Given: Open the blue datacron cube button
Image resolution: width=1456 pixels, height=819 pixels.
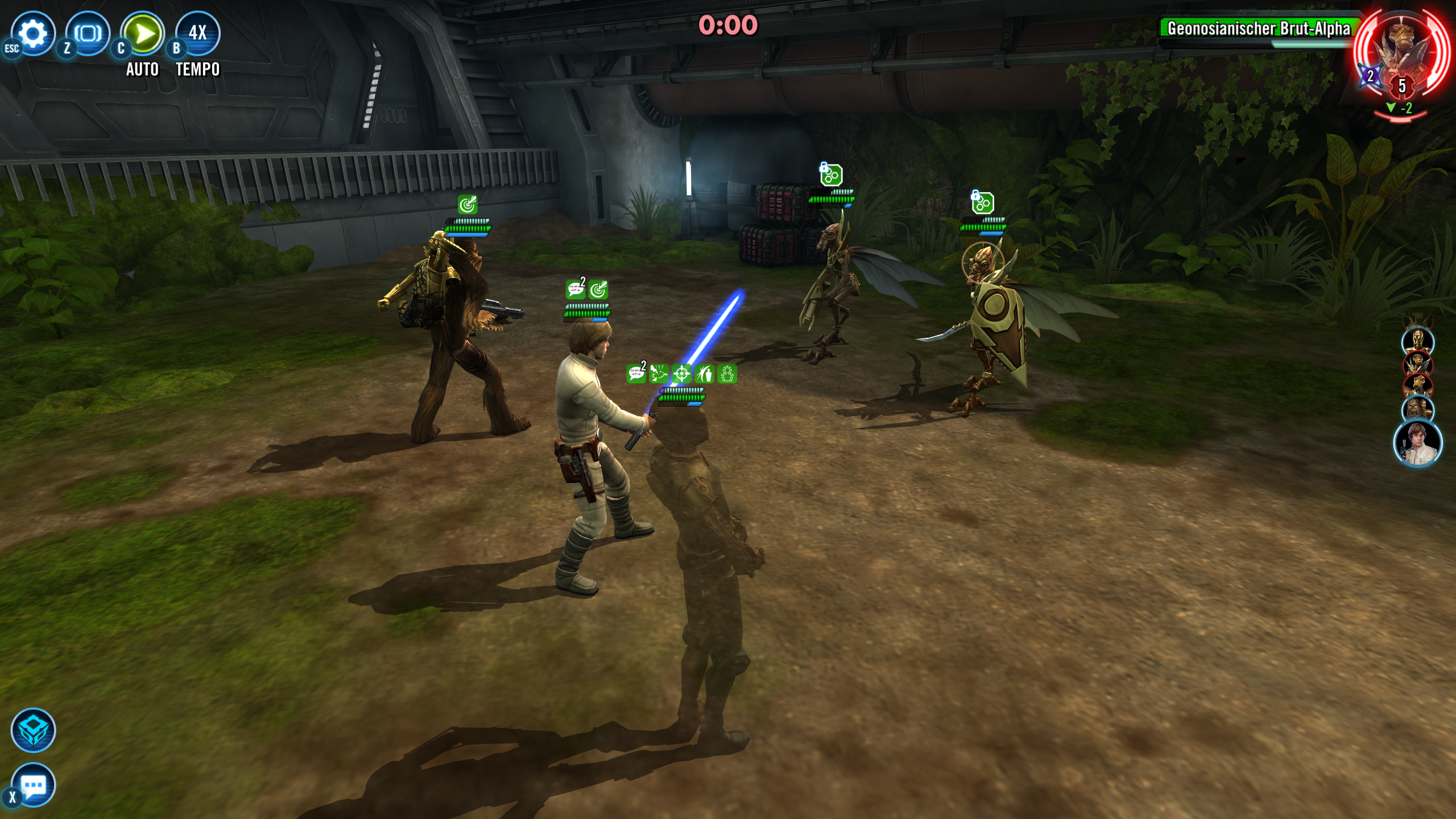Looking at the screenshot, I should 33,730.
